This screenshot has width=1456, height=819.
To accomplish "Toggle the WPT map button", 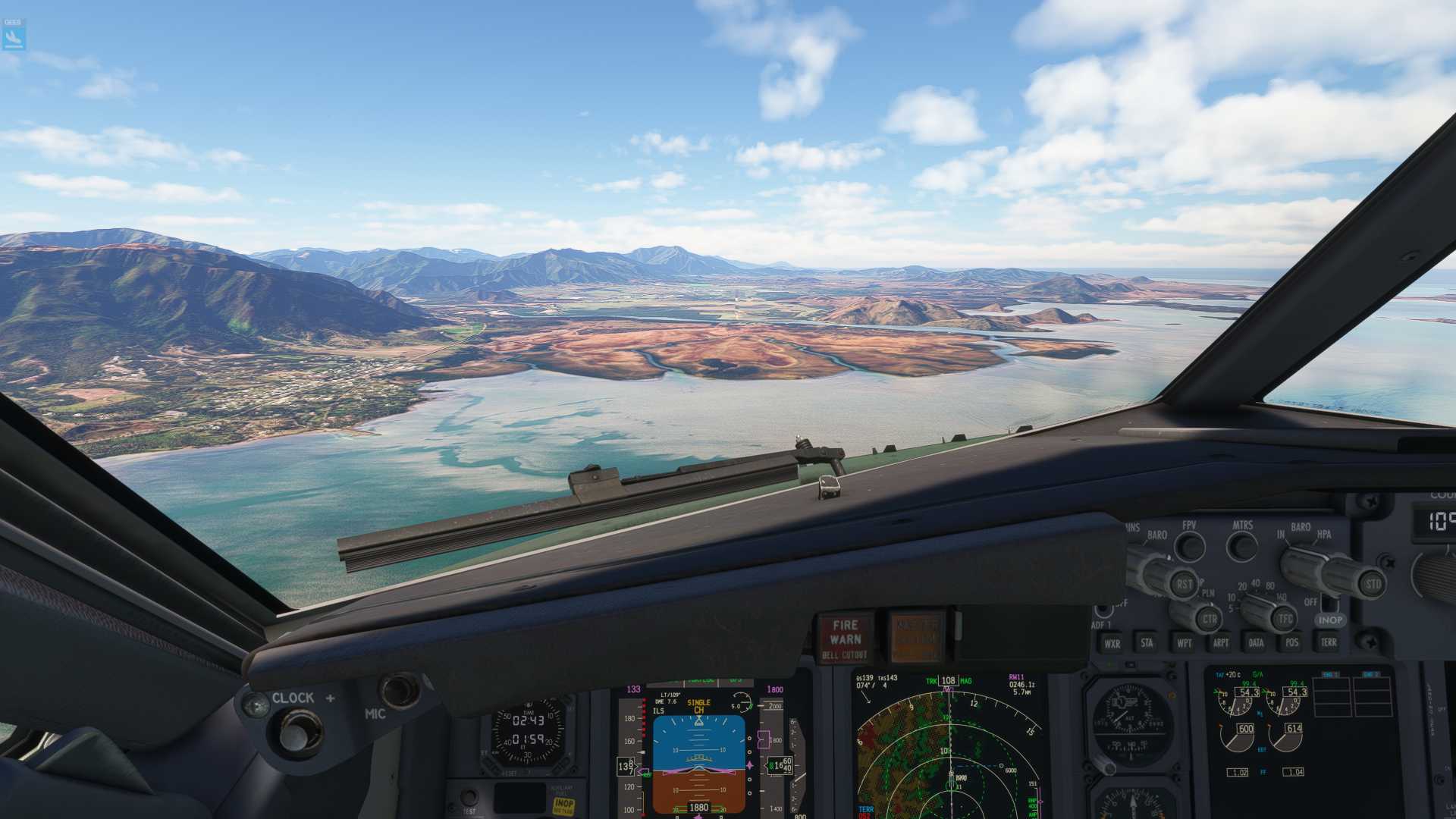I will pyautogui.click(x=1184, y=643).
